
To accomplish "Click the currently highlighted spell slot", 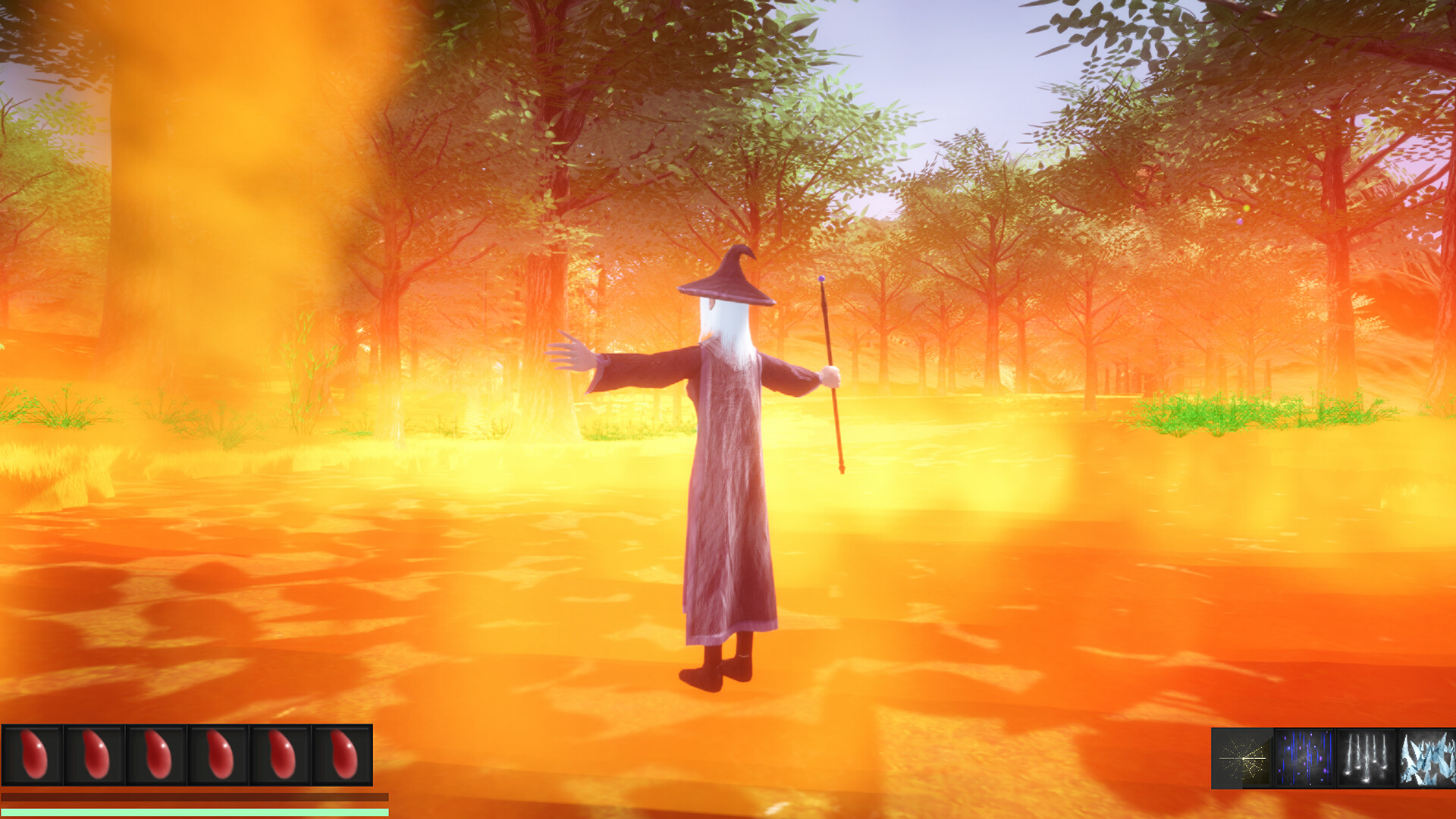I will pos(1241,757).
